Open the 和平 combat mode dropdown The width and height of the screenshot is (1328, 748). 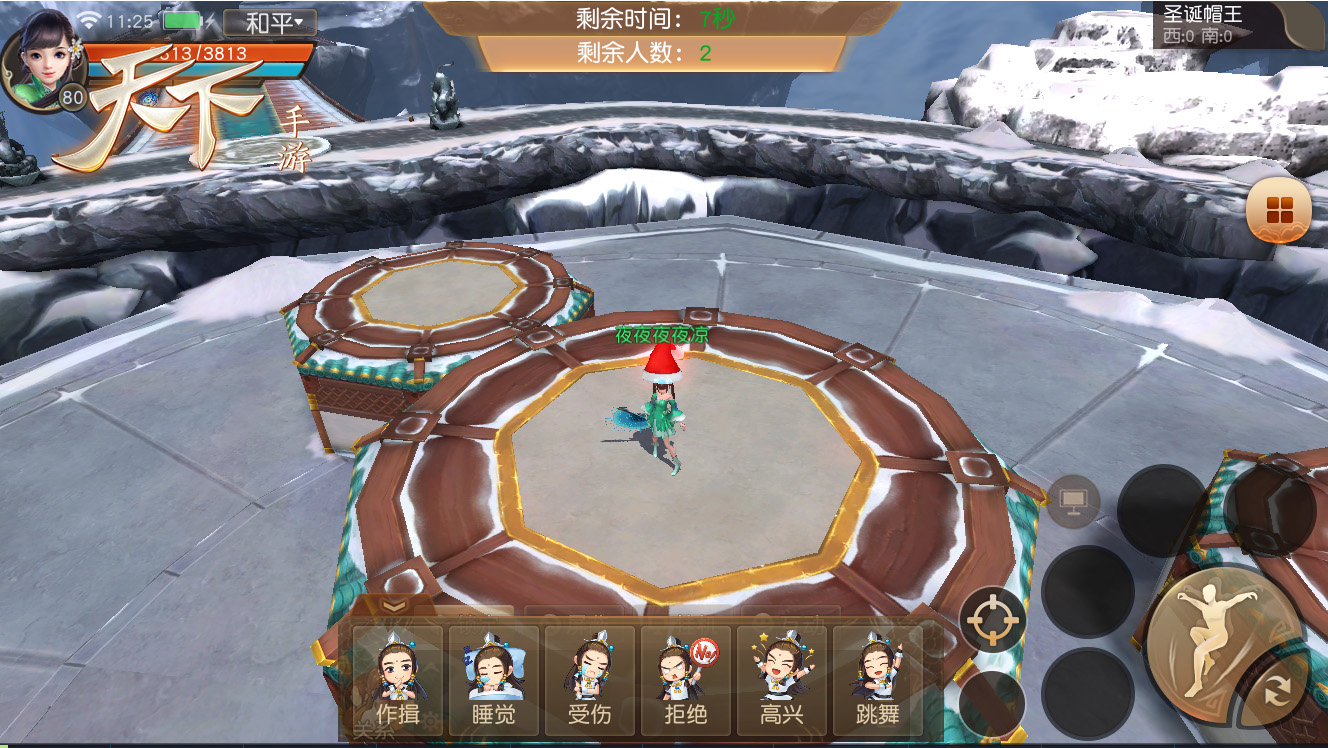270,23
